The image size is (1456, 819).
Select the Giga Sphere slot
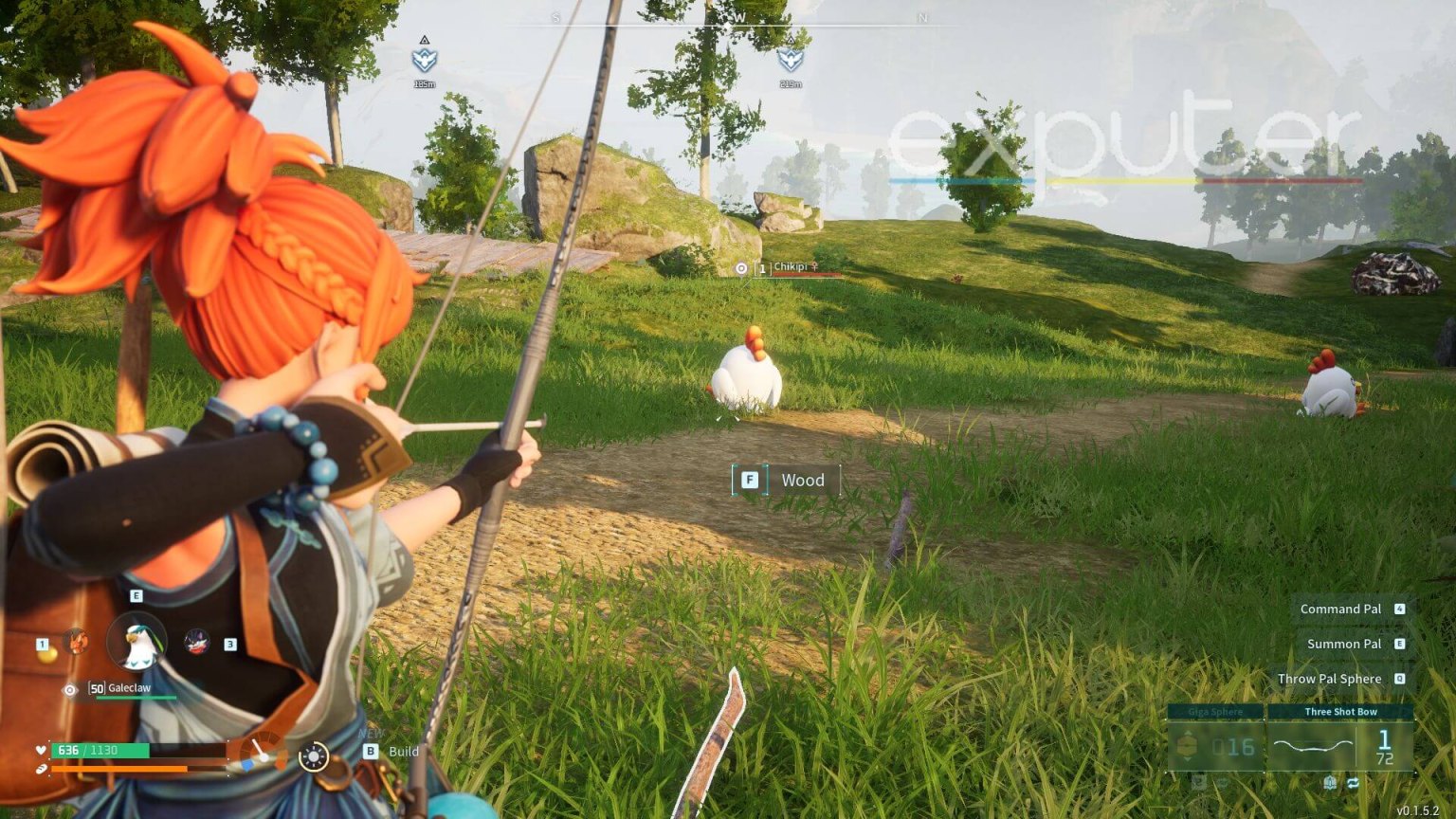coord(1215,740)
